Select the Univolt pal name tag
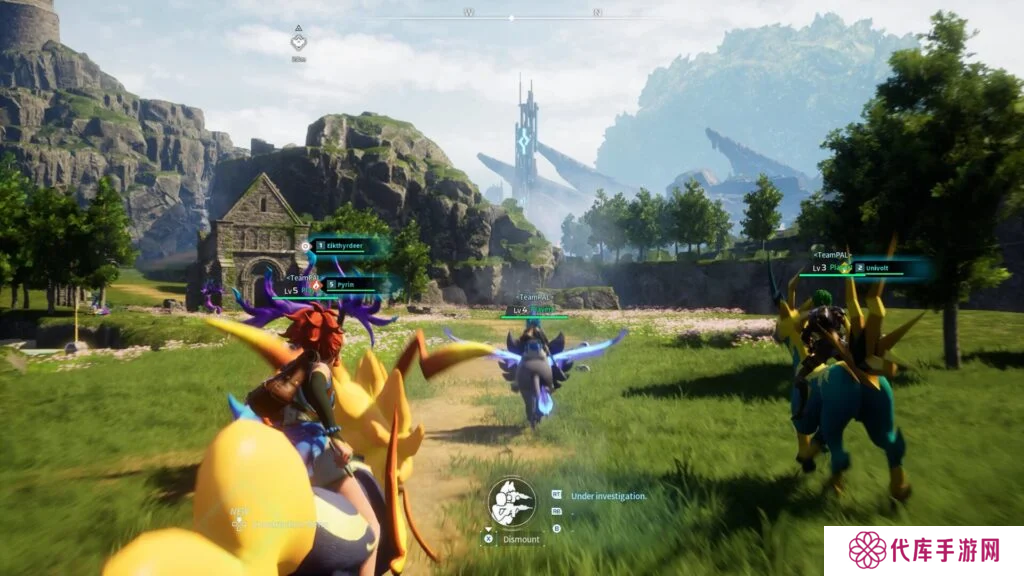 [877, 268]
